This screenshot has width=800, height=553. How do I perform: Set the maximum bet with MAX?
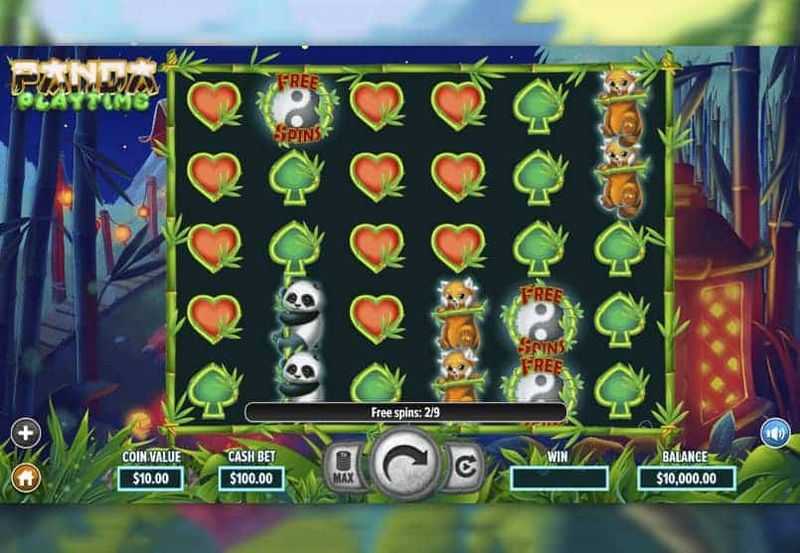coord(343,468)
